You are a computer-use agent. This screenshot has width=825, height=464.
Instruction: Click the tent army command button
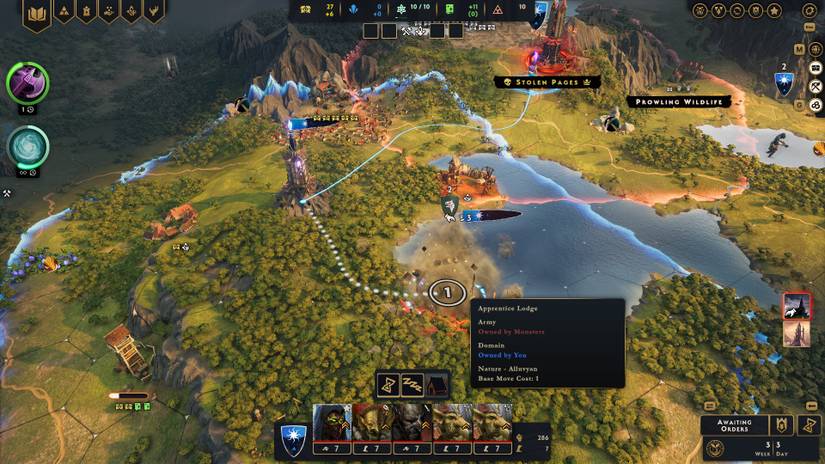[437, 384]
